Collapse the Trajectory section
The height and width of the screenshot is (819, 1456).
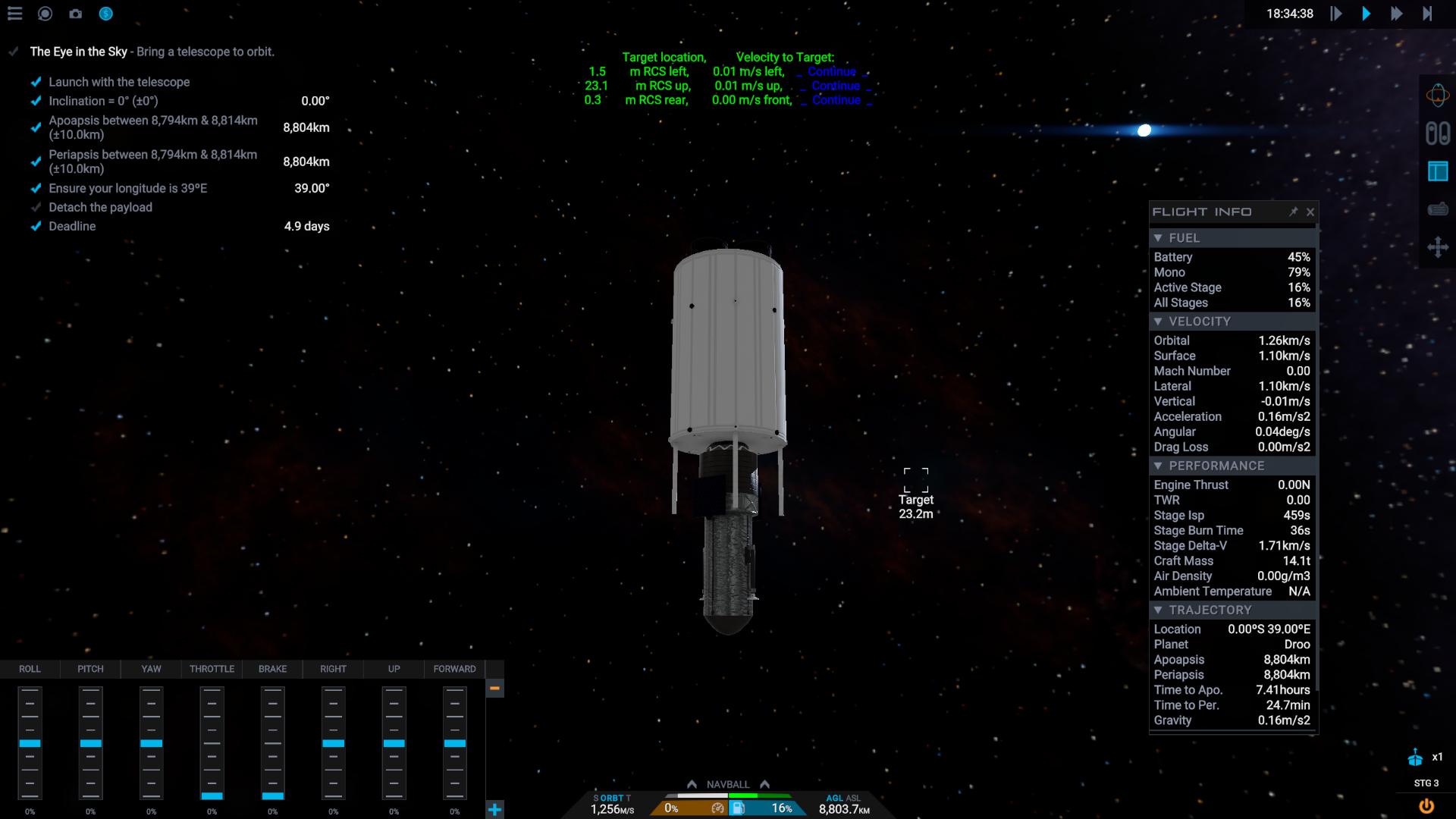tap(1158, 610)
